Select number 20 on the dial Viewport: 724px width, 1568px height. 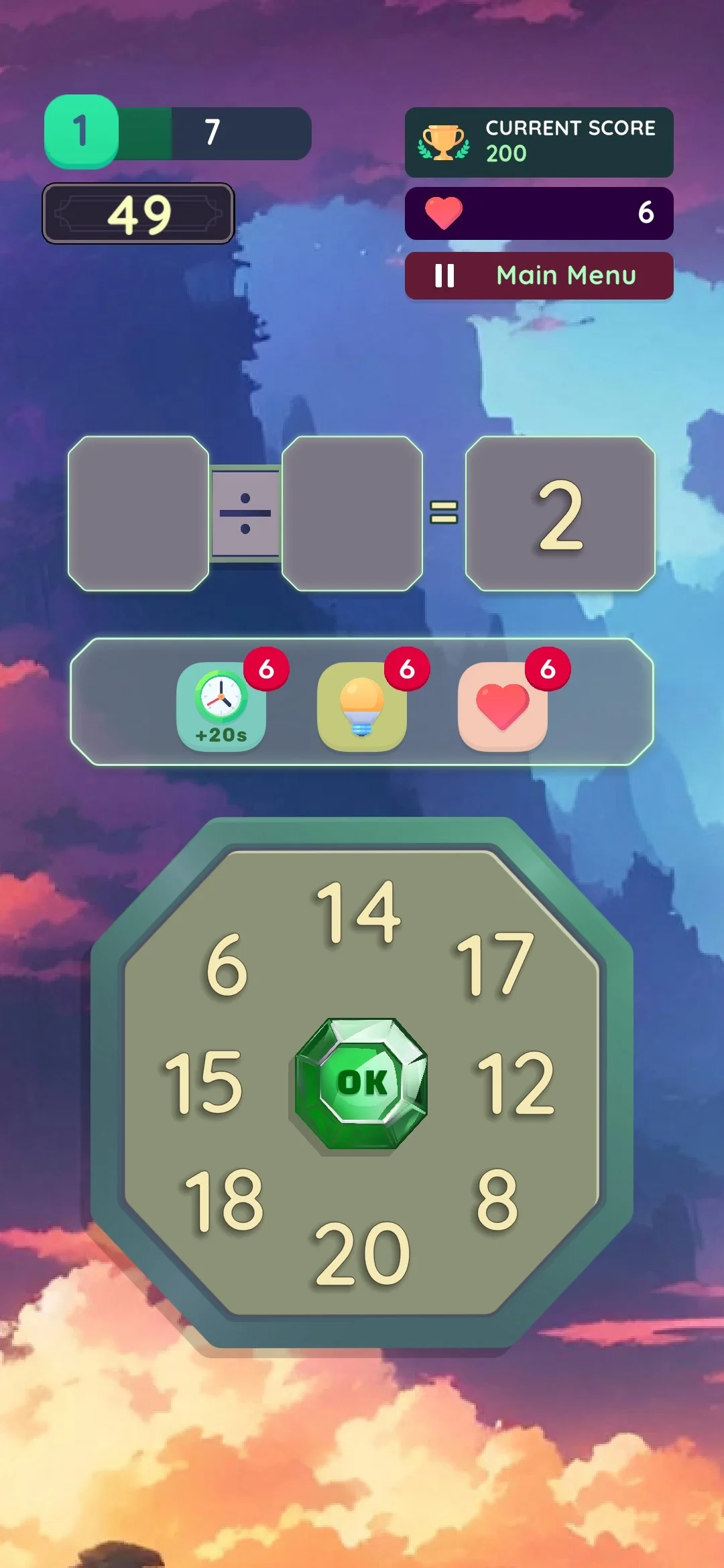click(362, 1254)
